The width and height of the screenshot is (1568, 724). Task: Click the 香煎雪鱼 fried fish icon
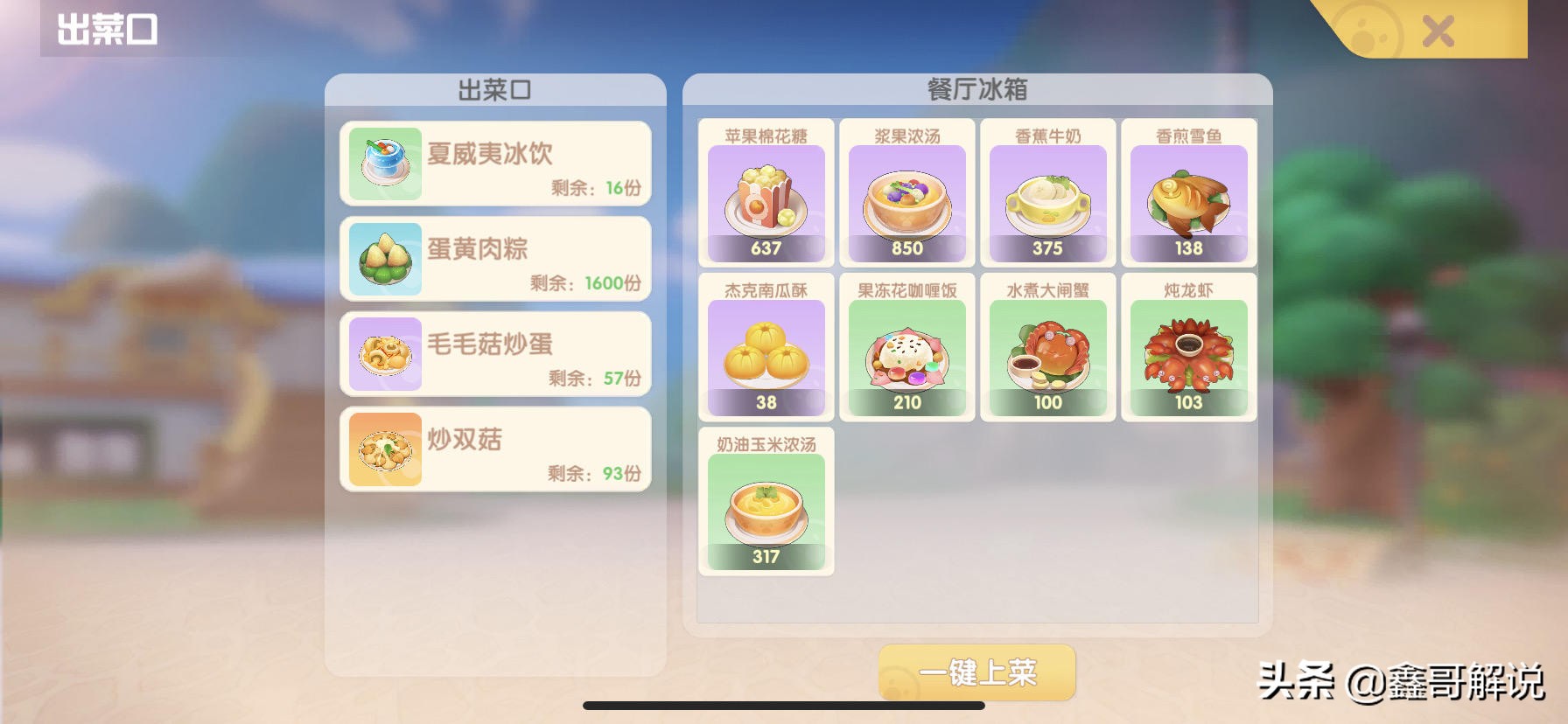1189,197
